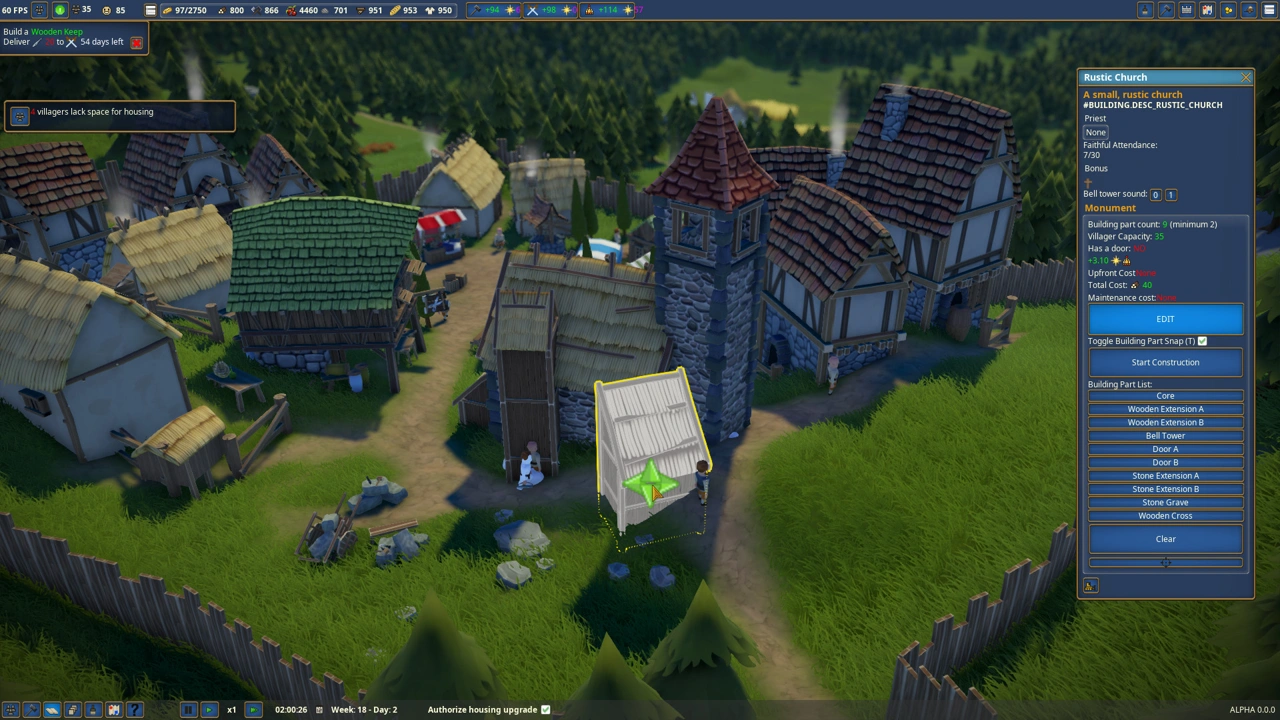
Task: Open the castle wall icon menu
Action: [1186, 10]
